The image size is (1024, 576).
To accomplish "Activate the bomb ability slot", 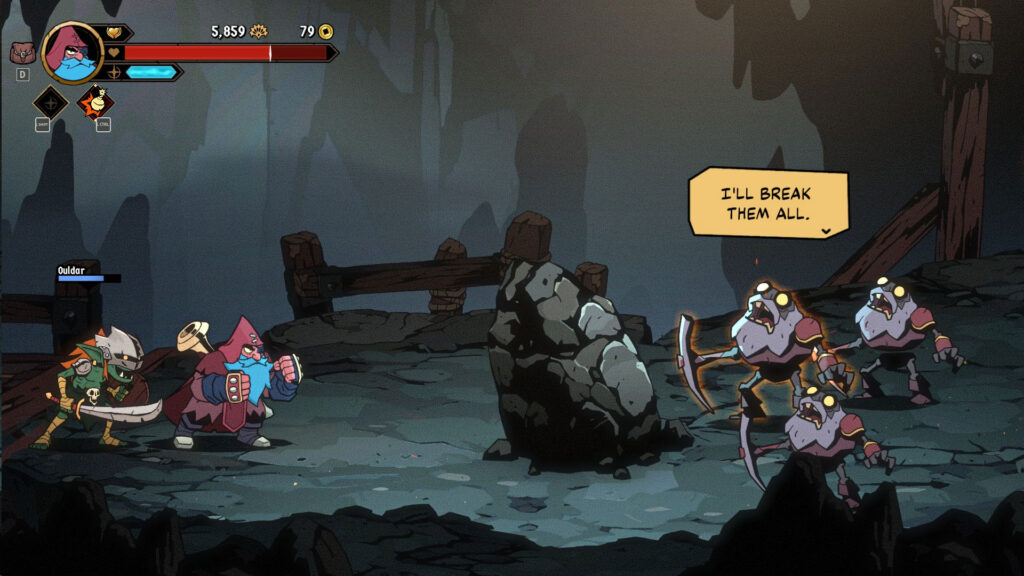I will click(96, 101).
